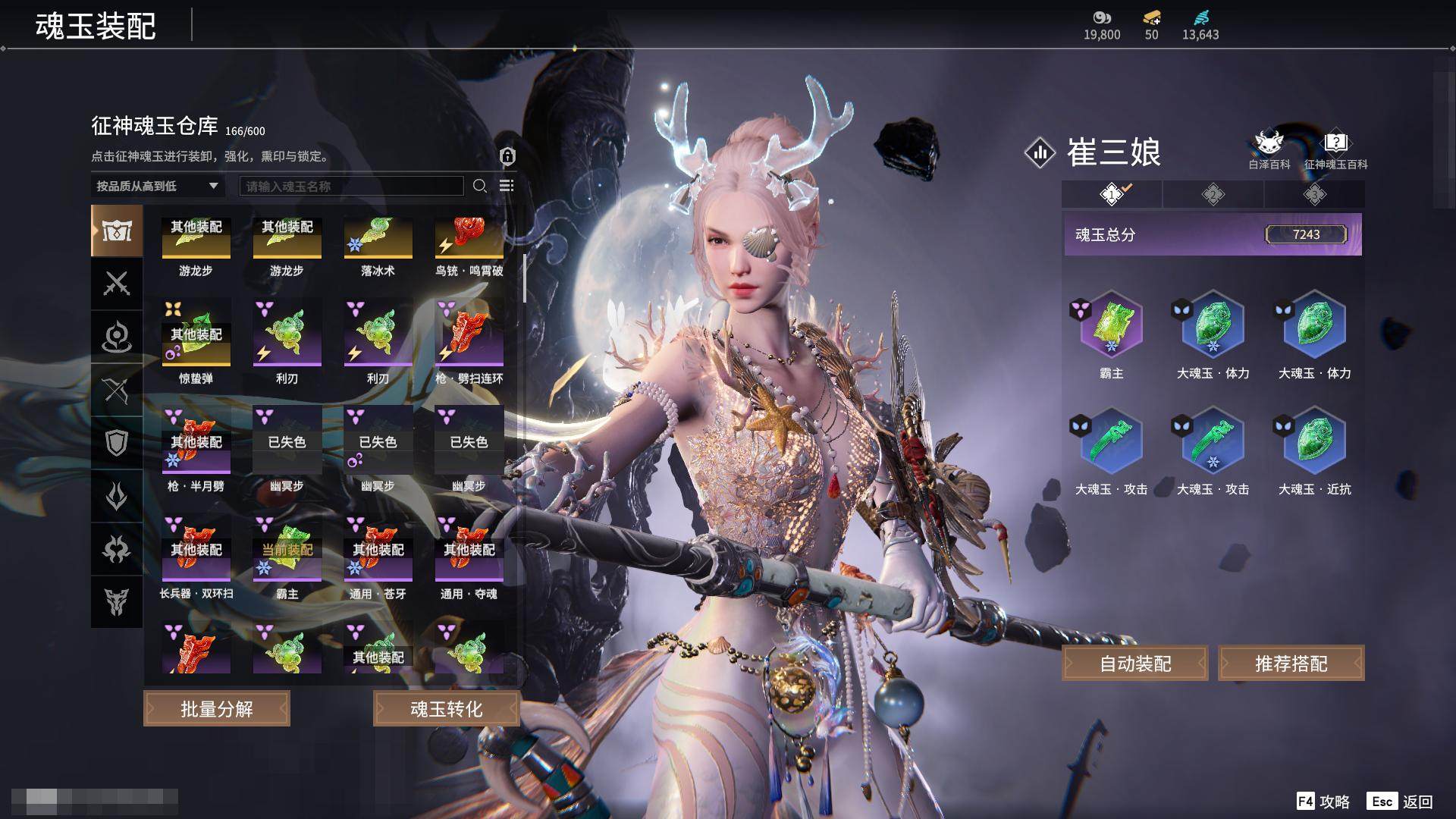Select the equipped 霸主 soul jade slot
The image size is (1456, 819).
(x=1111, y=326)
